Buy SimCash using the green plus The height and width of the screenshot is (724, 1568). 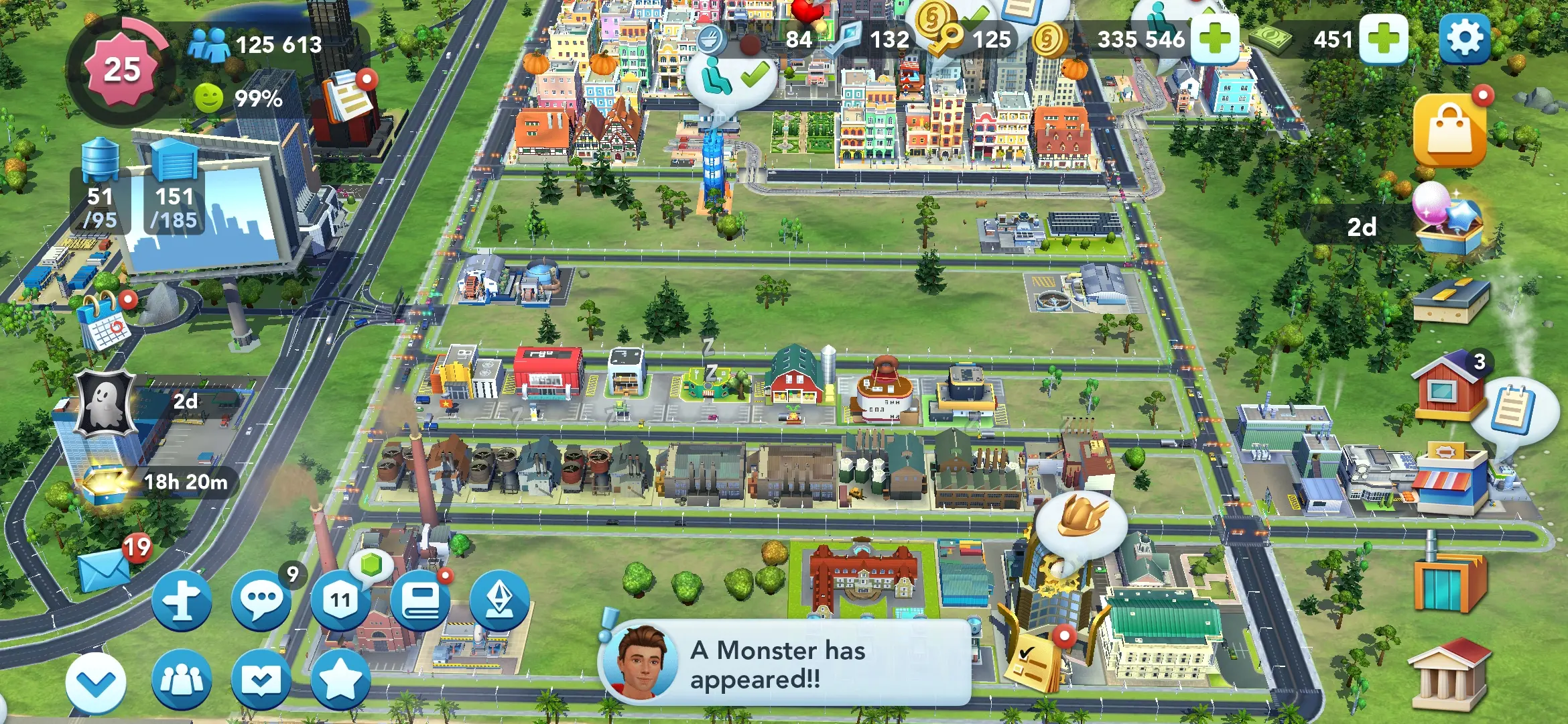(x=1384, y=39)
